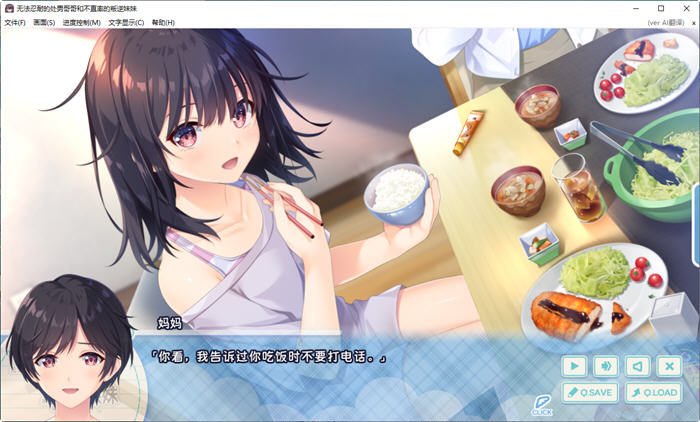The width and height of the screenshot is (700, 422).
Task: Close the game window
Action: pos(686,8)
